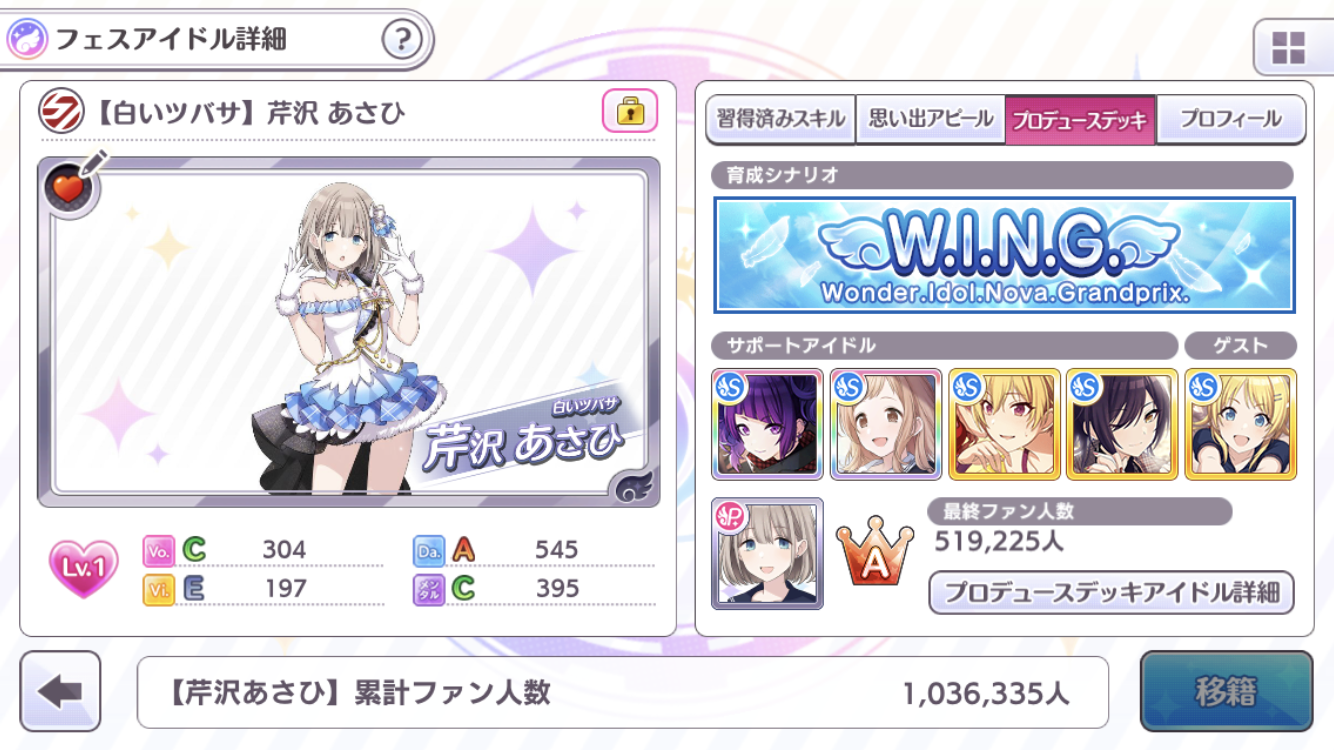
Task: Open the grid menu button
Action: point(1288,47)
